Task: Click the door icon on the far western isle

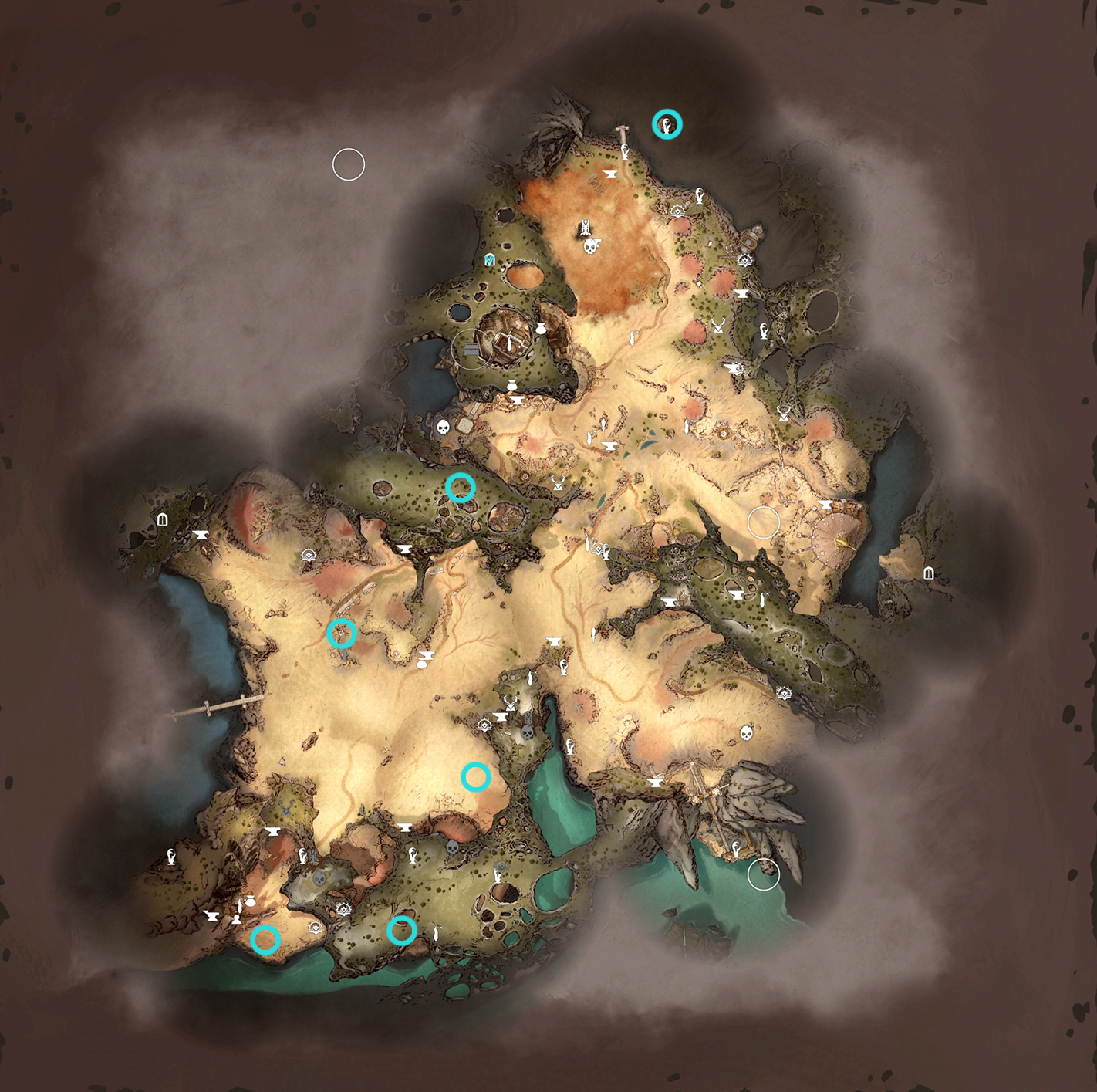Action: point(163,519)
